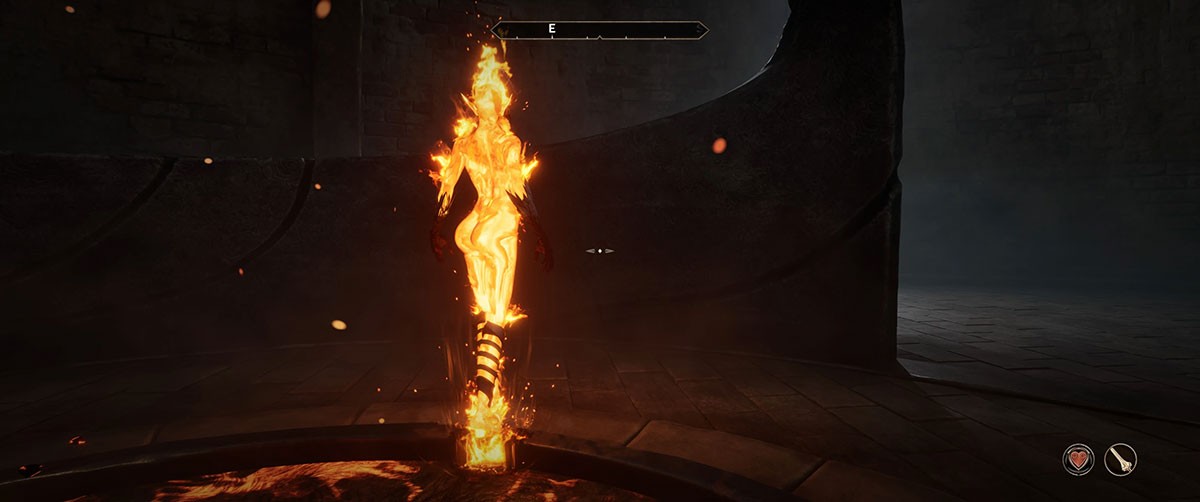Click the equipped sword weapon icon

point(1121,460)
